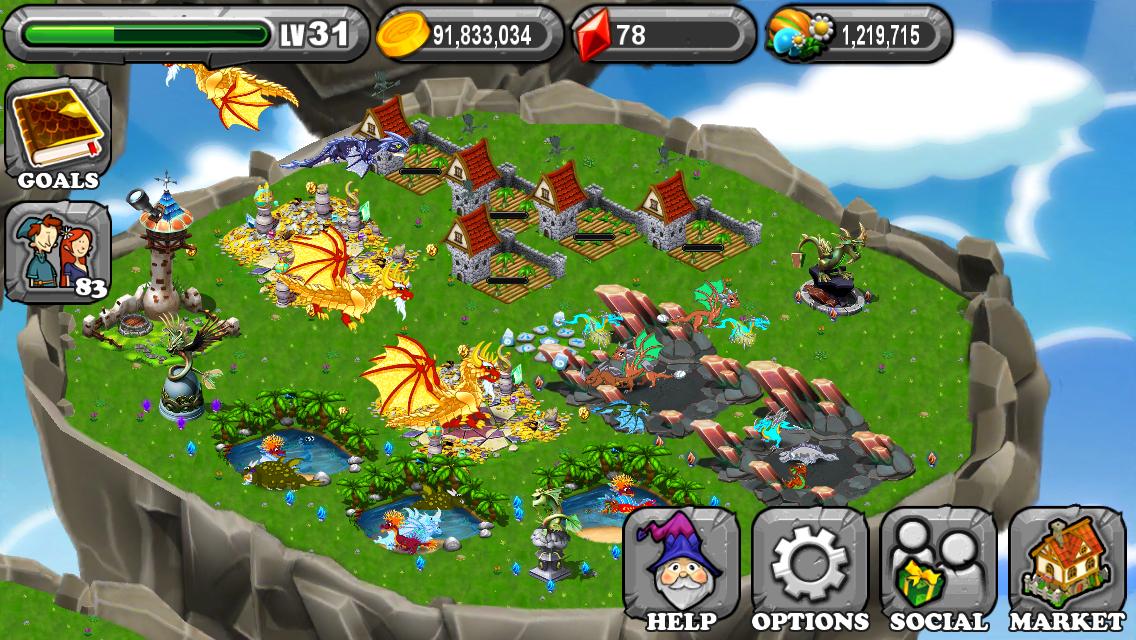The image size is (1136, 640).
Task: Open the Social menu
Action: point(938,570)
